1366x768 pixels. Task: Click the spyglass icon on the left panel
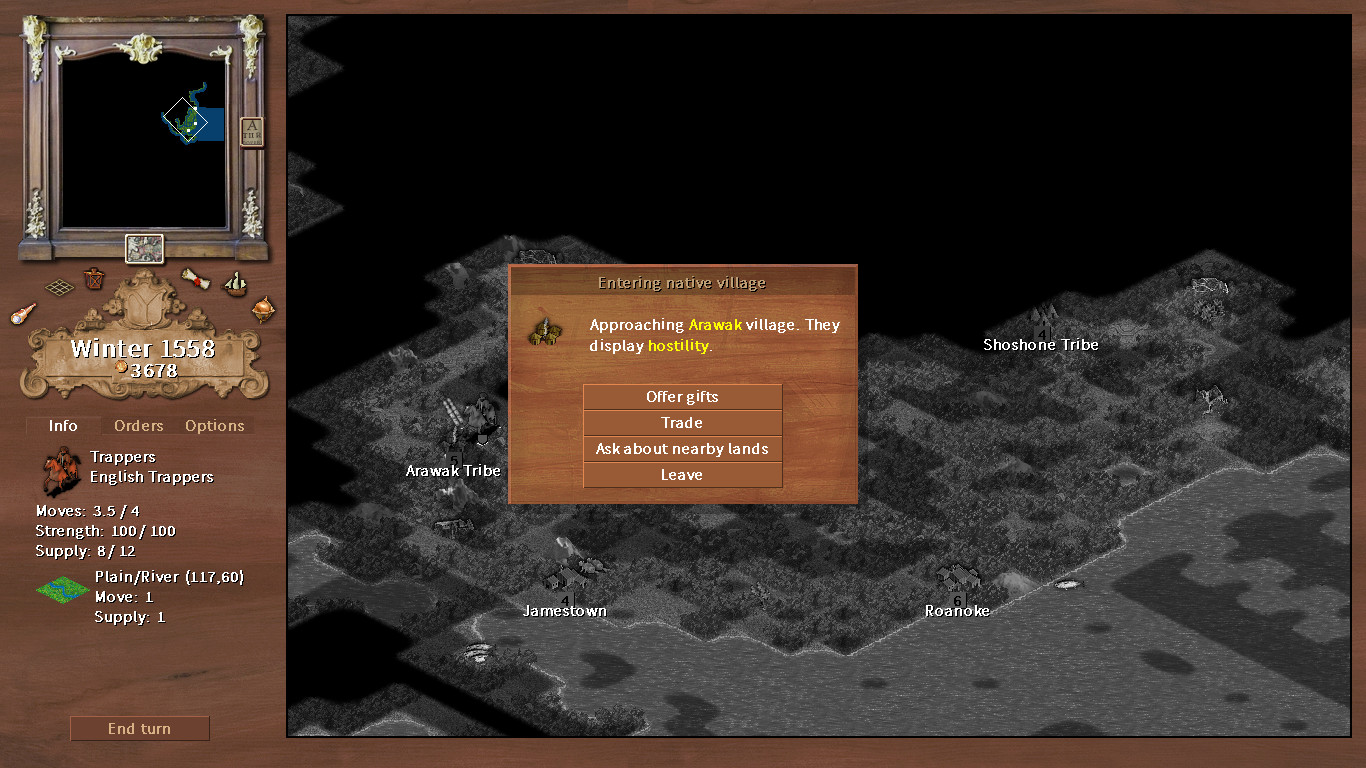tap(24, 313)
